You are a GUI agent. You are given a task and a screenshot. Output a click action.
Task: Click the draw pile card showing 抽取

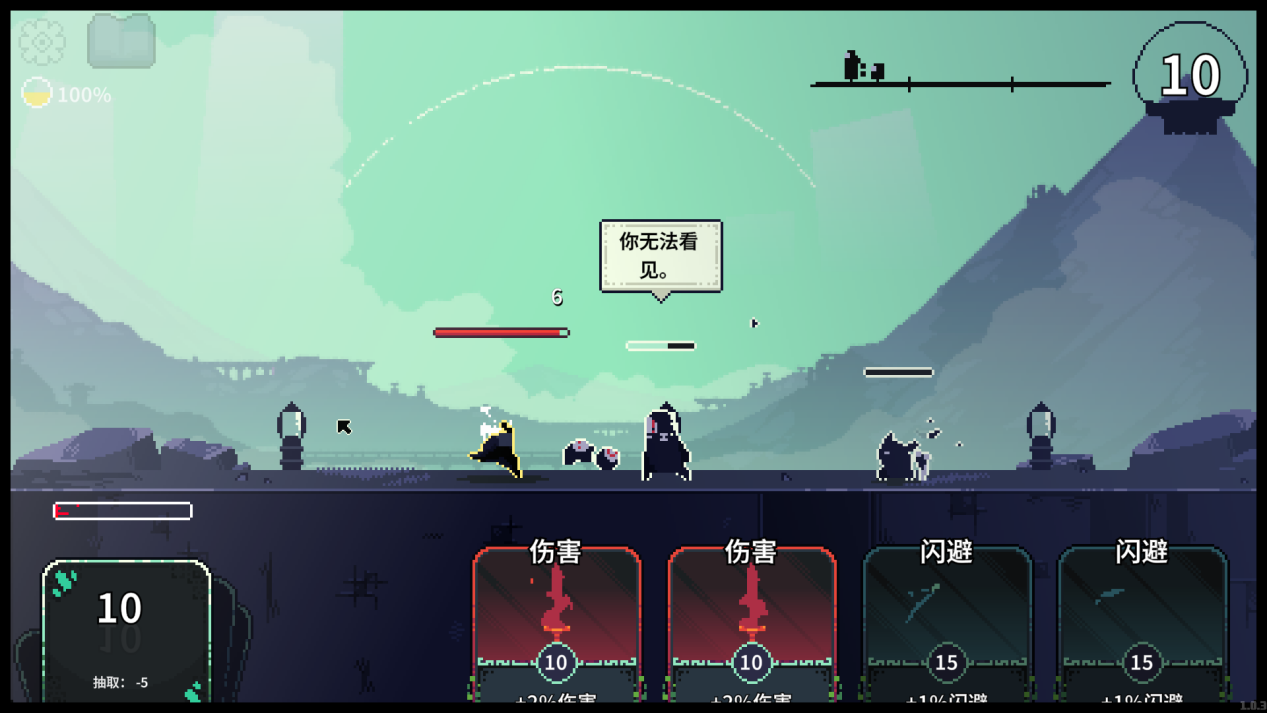126,630
